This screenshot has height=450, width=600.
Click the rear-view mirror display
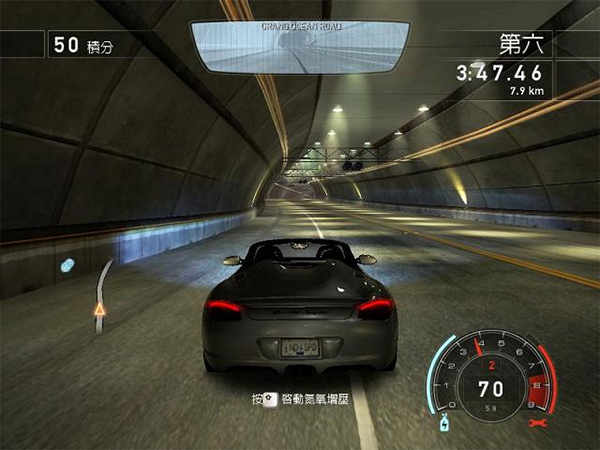point(299,46)
